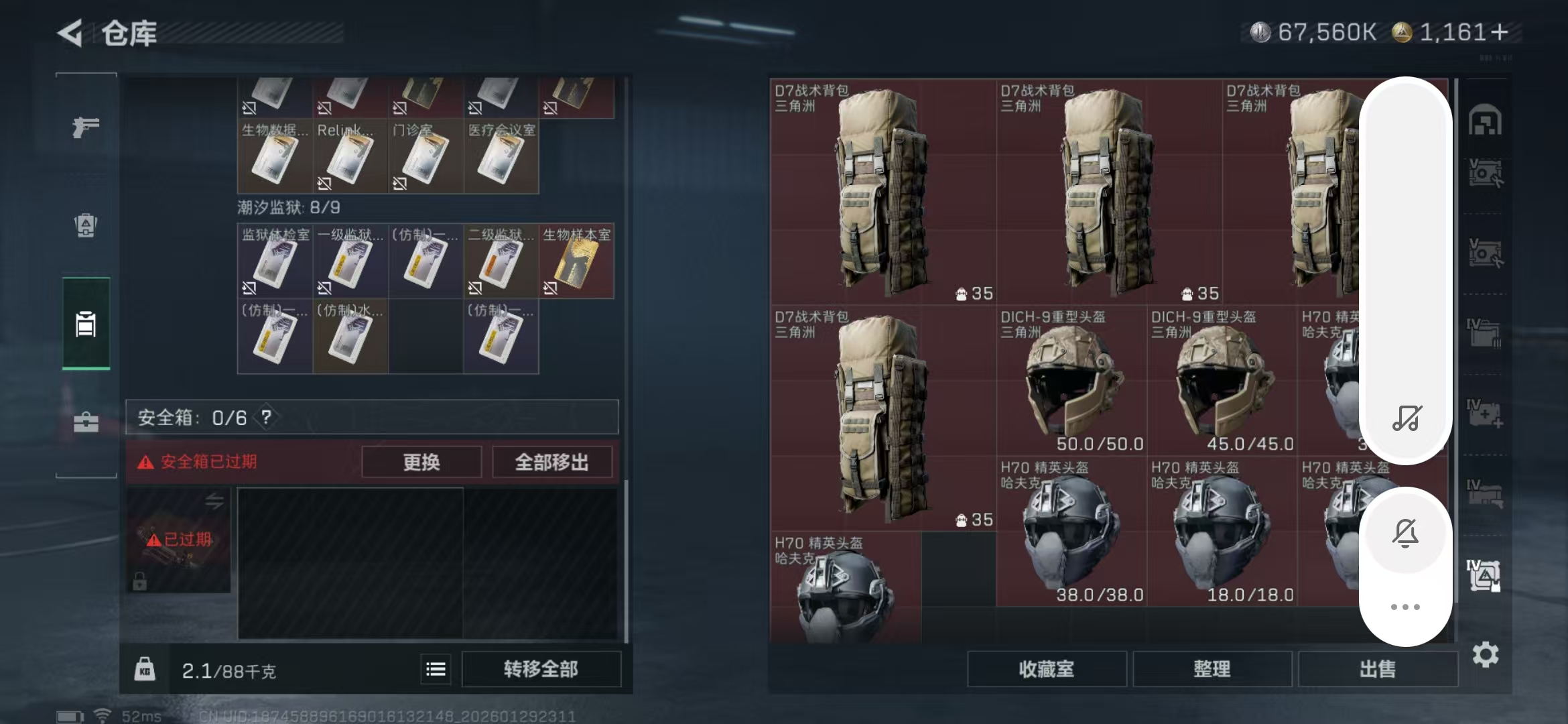Image resolution: width=1568 pixels, height=724 pixels.
Task: Select the IV weapon category icon
Action: point(1485,491)
